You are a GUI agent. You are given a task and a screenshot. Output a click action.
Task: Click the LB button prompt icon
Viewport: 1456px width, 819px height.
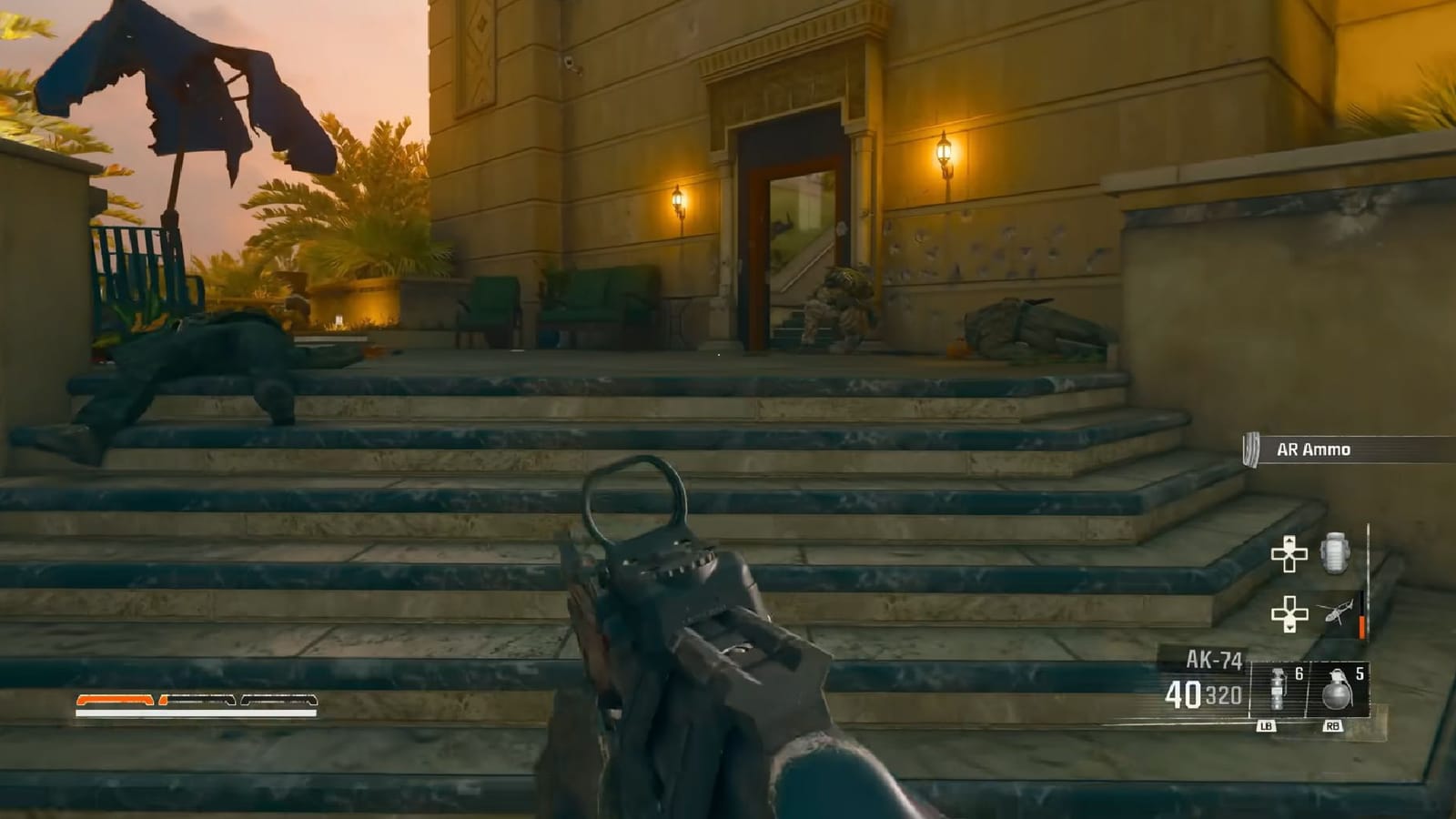[x=1269, y=725]
